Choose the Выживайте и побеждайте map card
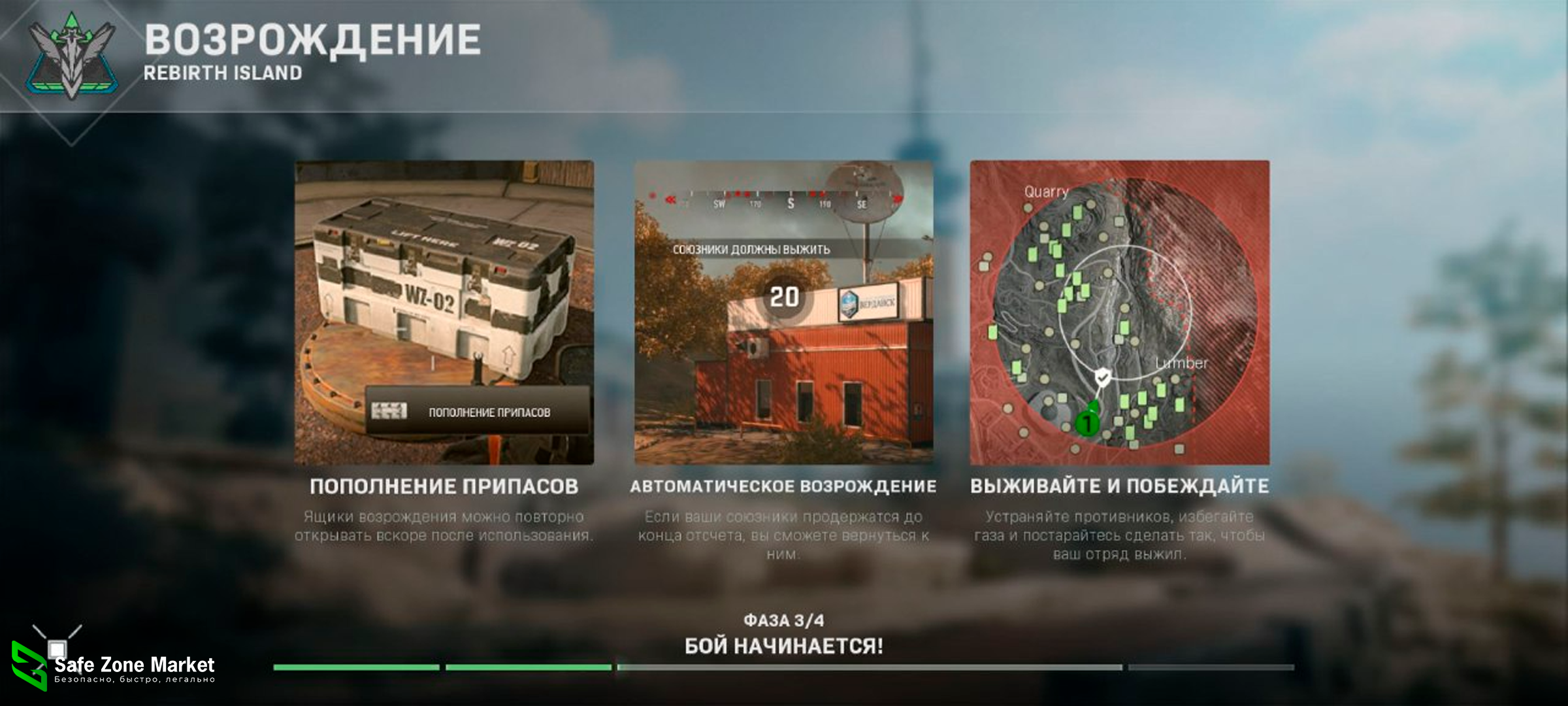Viewport: 1568px width, 706px height. pos(1119,312)
